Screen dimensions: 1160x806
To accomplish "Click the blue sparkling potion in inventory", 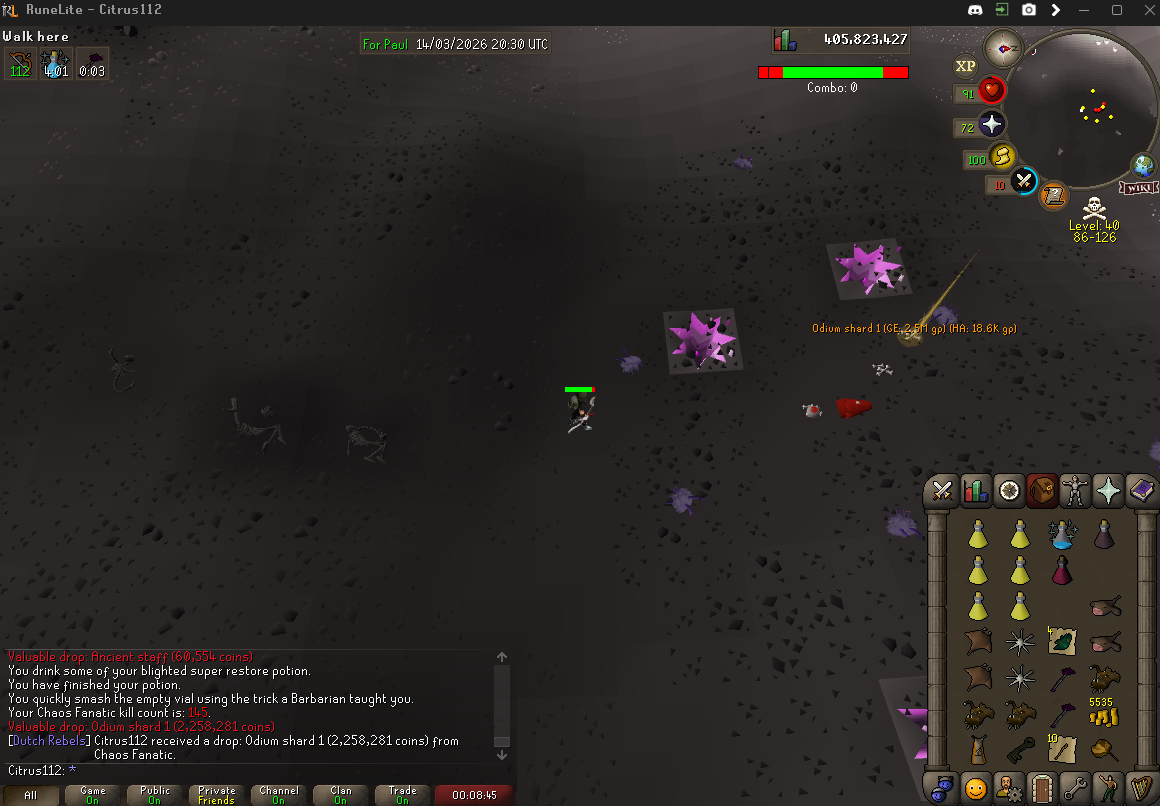I will [x=1062, y=535].
